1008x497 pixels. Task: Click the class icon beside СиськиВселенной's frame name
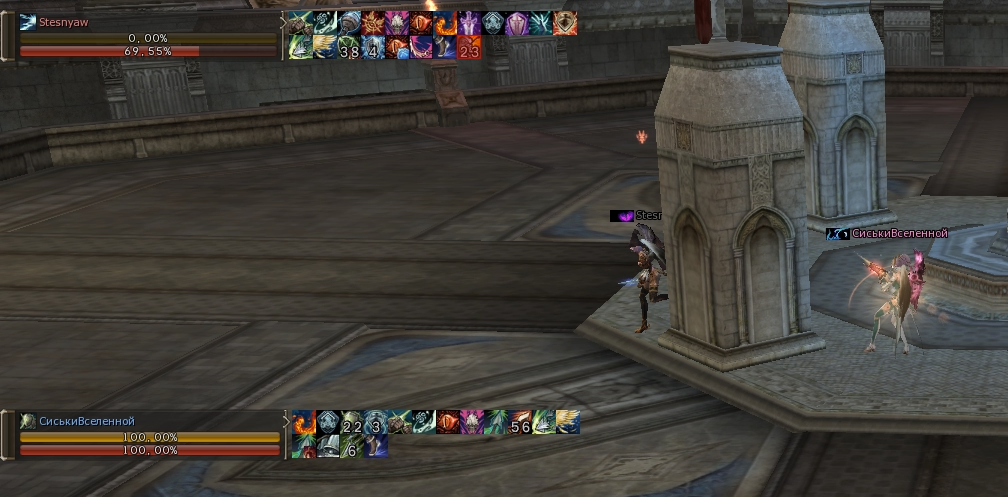click(x=27, y=422)
